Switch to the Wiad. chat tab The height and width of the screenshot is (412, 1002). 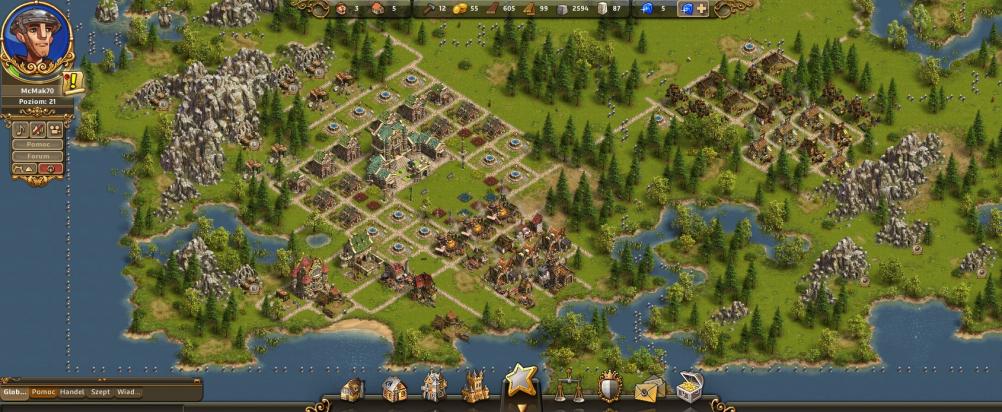pyautogui.click(x=128, y=392)
